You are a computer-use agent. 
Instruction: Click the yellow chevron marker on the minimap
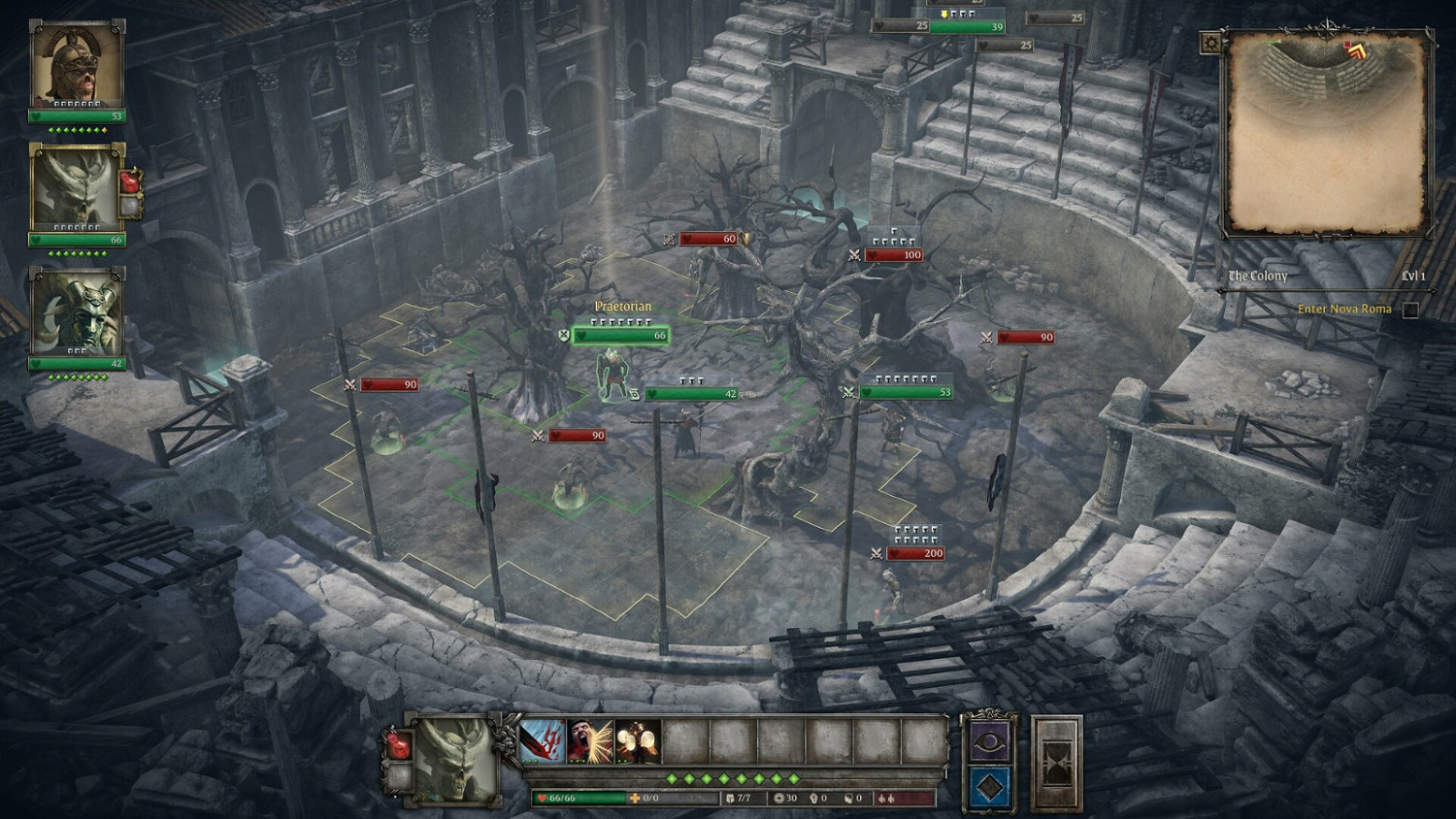(1358, 50)
